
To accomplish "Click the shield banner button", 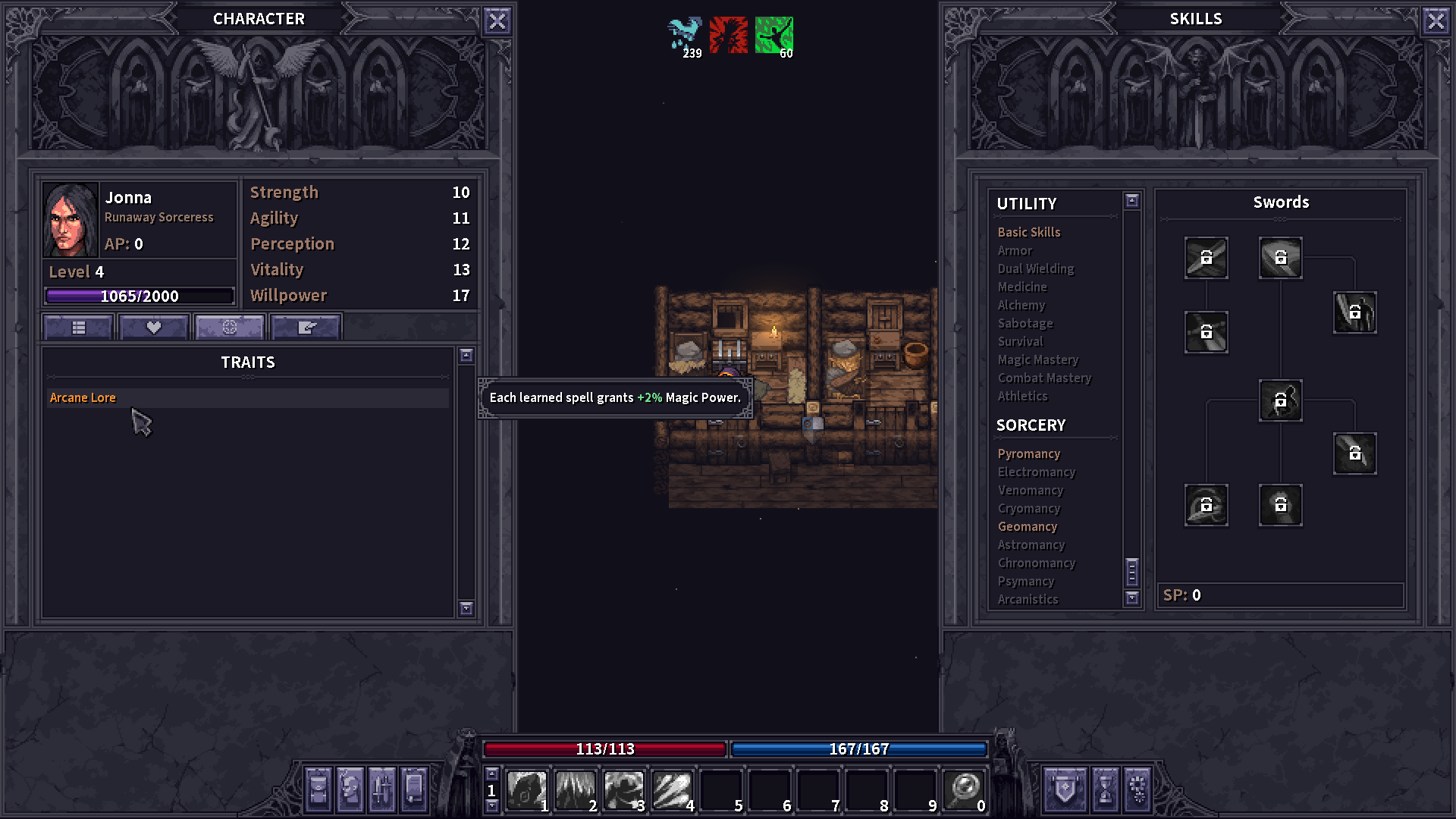I will point(1065,790).
